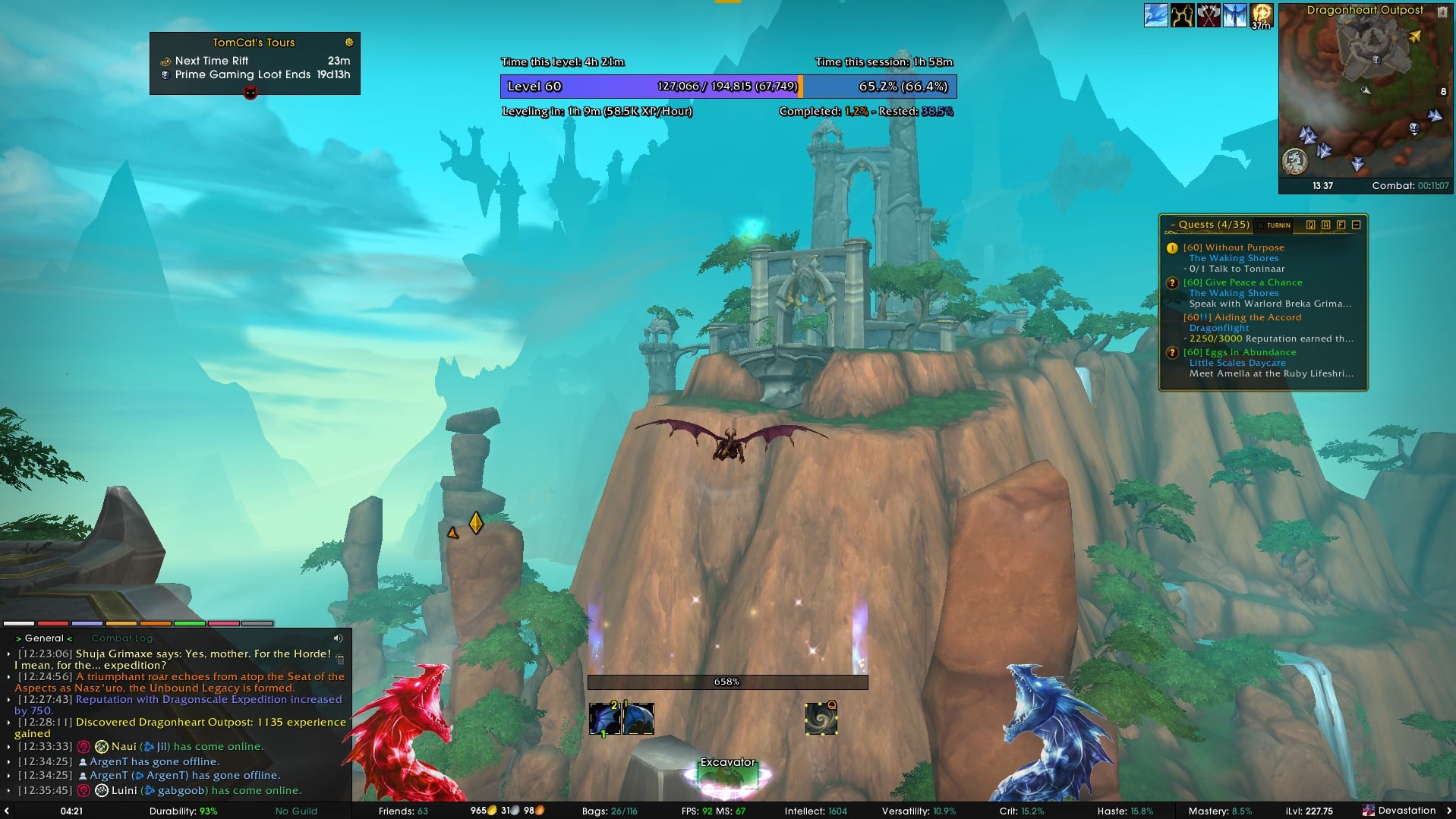Open the dragon portrait button on minimap
Viewport: 1456px width, 819px height.
point(1295,161)
